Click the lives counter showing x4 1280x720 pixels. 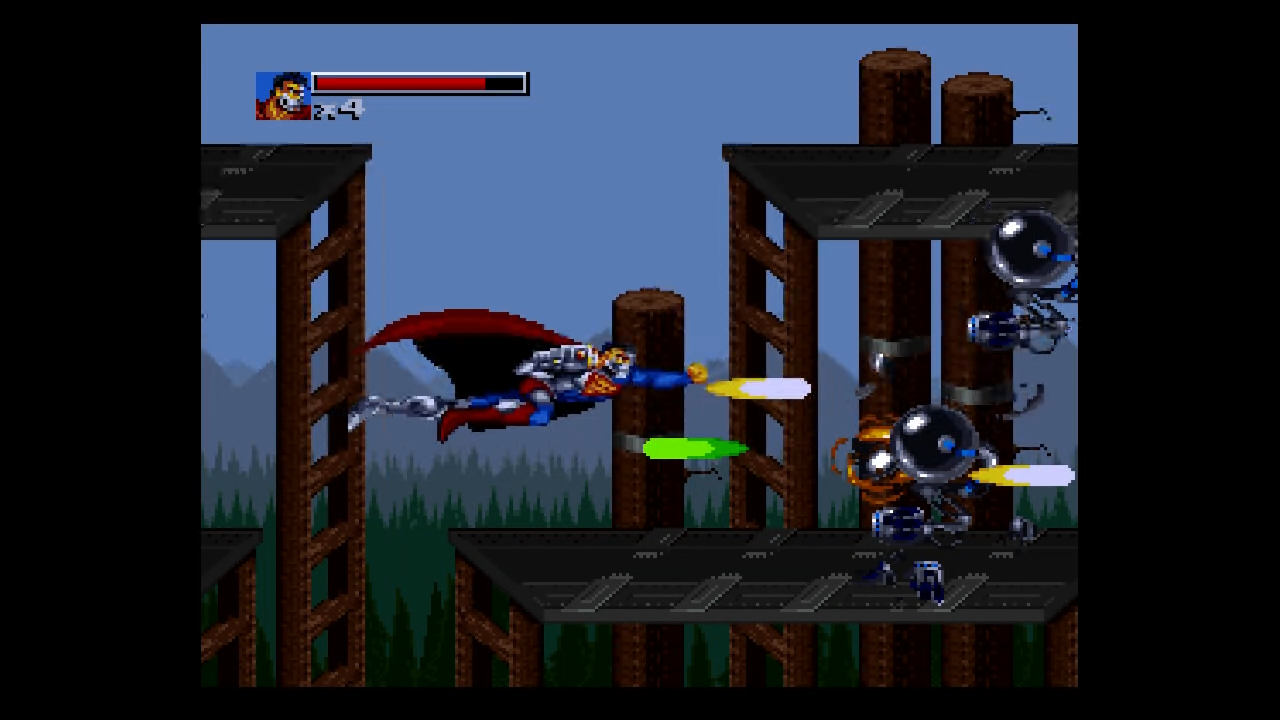coord(340,112)
